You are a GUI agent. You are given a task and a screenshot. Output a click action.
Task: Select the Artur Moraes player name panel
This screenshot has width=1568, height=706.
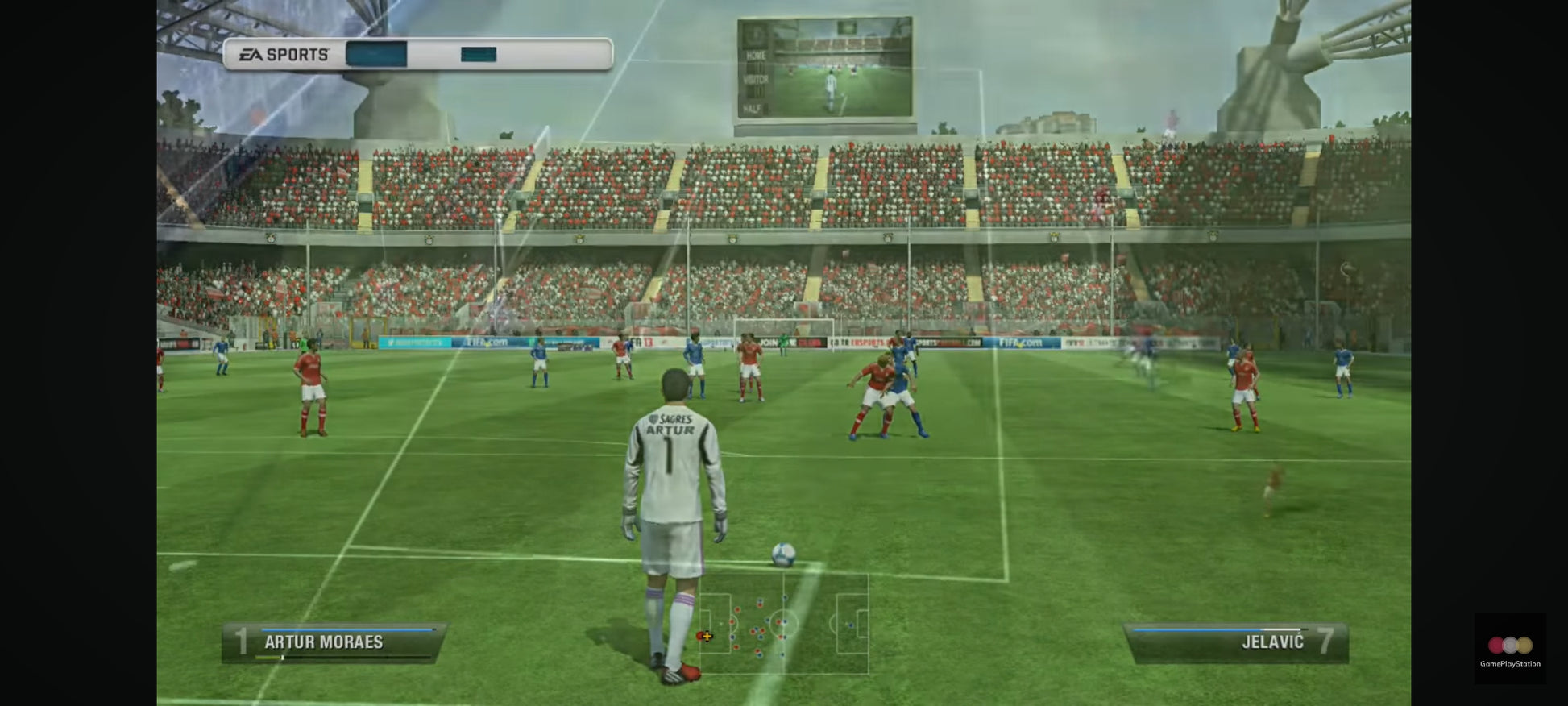tap(334, 642)
